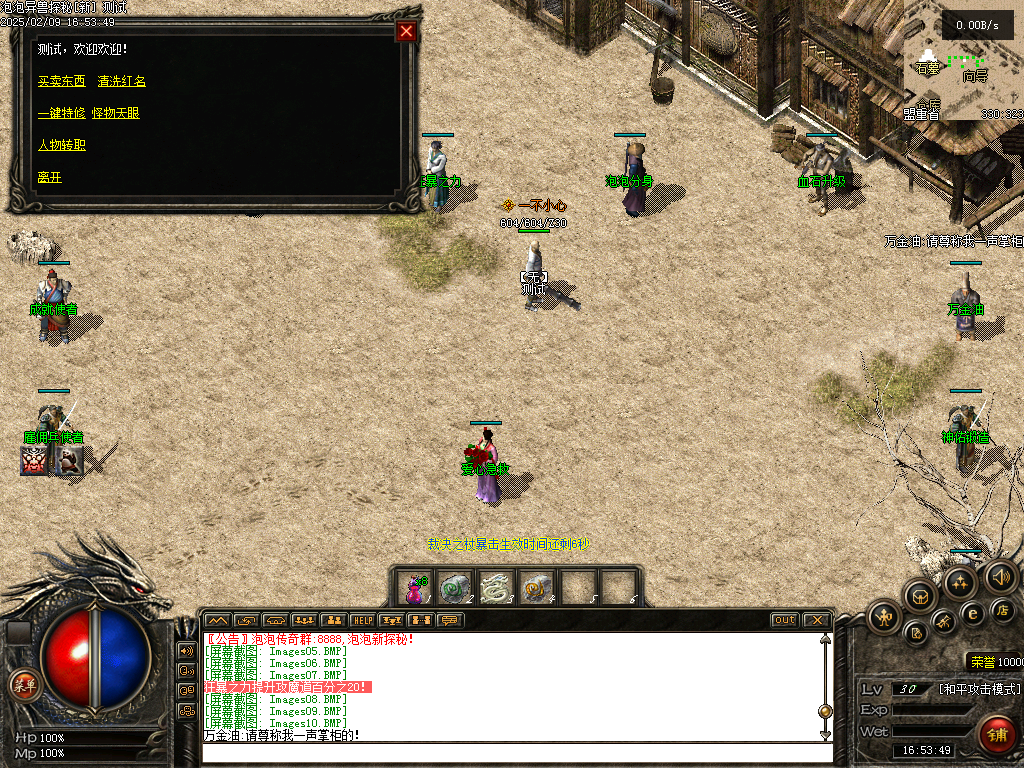The width and height of the screenshot is (1024, 768).
Task: Select the orange spiral stone in hotbar slot 4
Action: click(537, 588)
